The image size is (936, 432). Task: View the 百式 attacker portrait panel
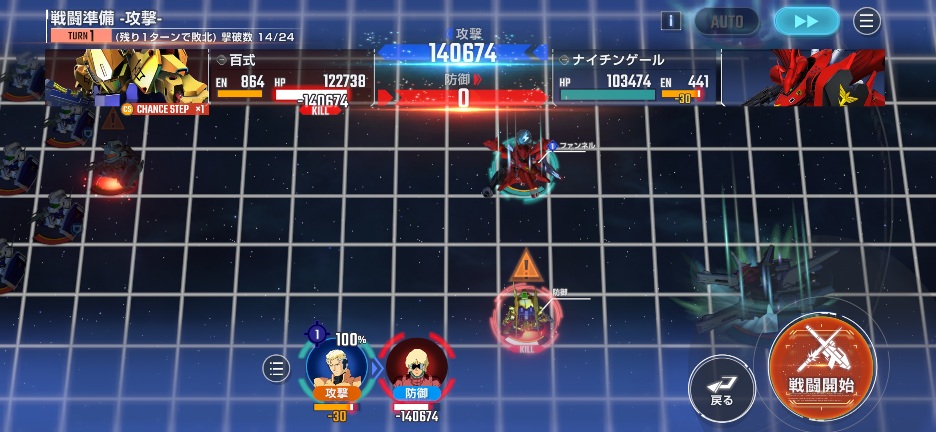click(130, 78)
